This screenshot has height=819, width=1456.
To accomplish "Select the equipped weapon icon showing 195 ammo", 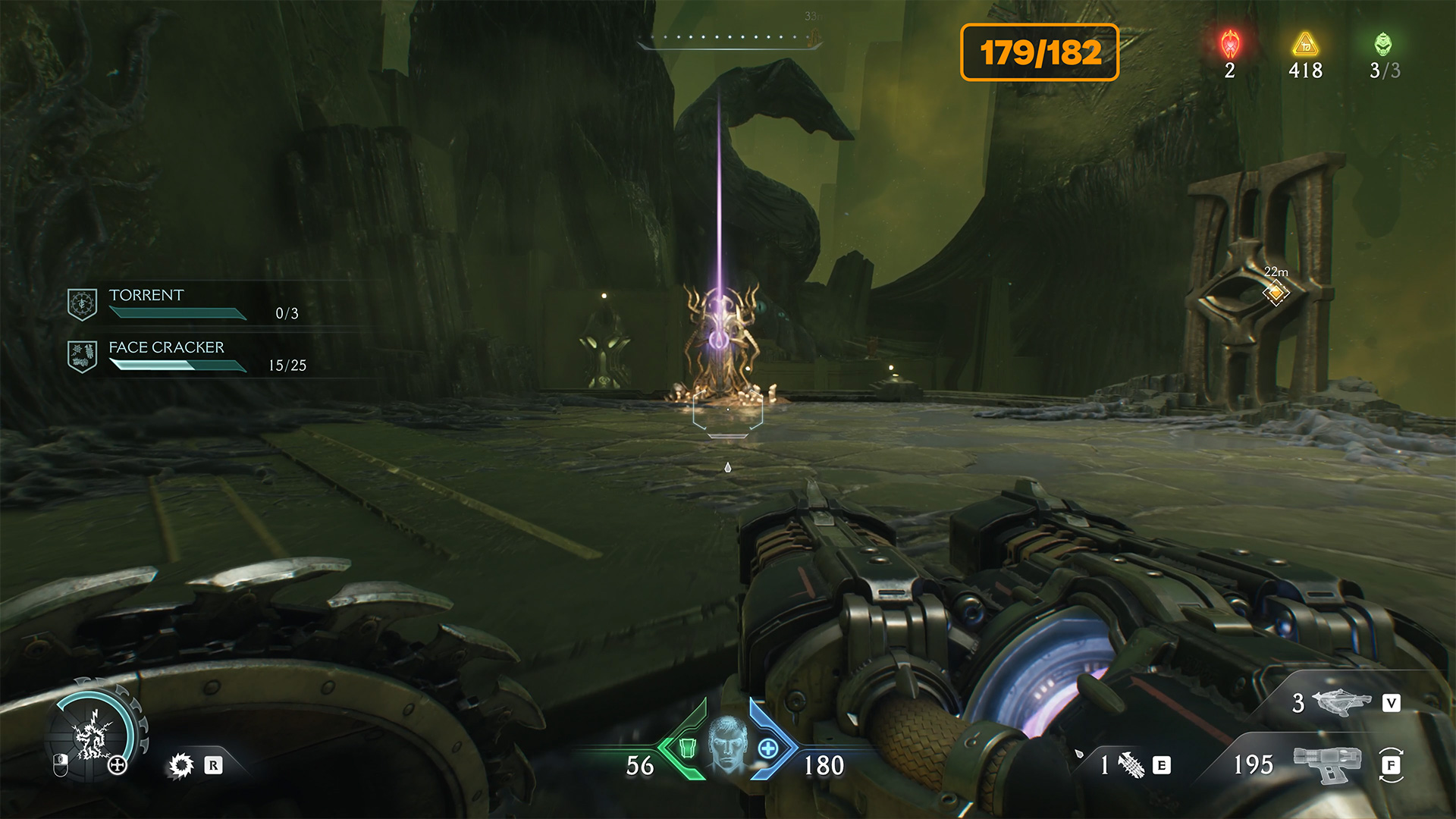I will click(x=1326, y=764).
